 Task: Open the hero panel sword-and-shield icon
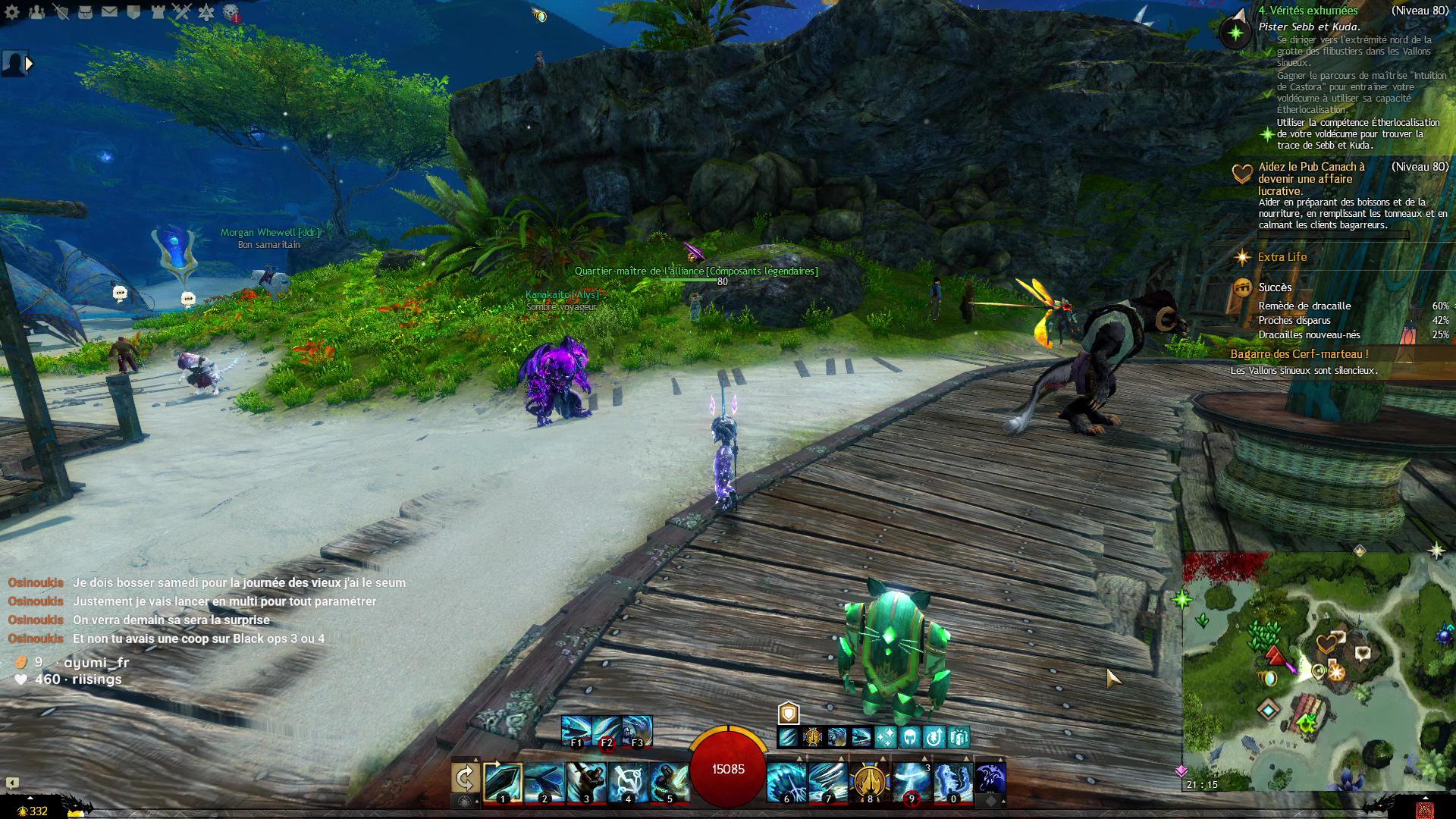coord(61,12)
